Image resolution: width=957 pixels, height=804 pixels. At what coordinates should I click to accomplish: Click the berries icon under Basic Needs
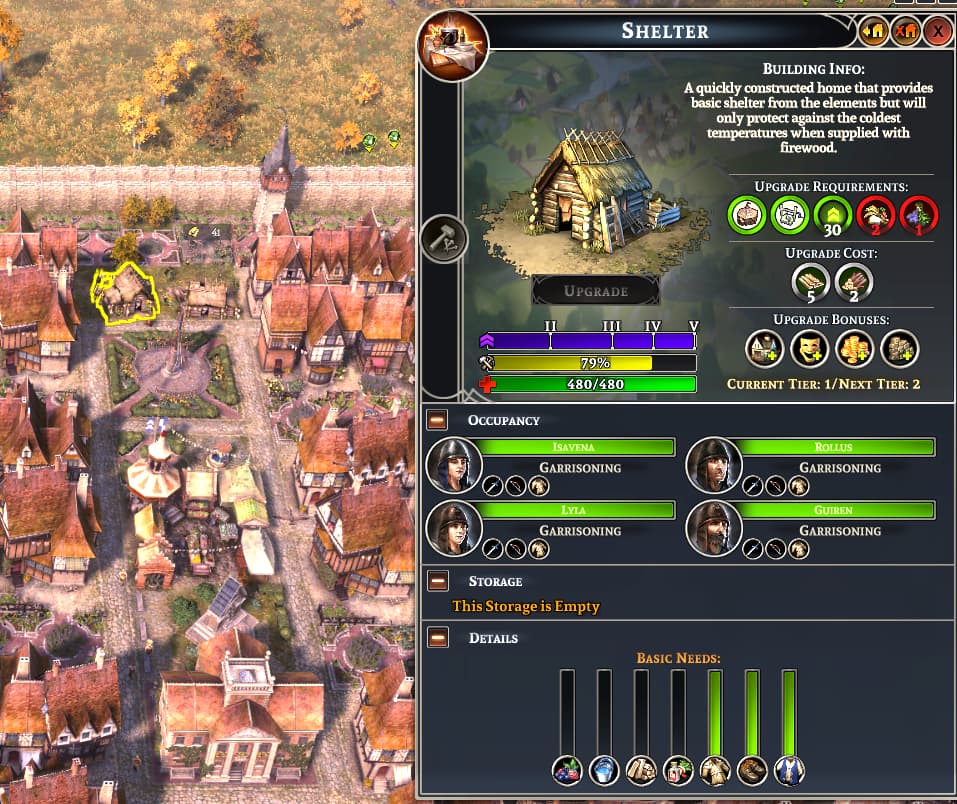pyautogui.click(x=567, y=770)
